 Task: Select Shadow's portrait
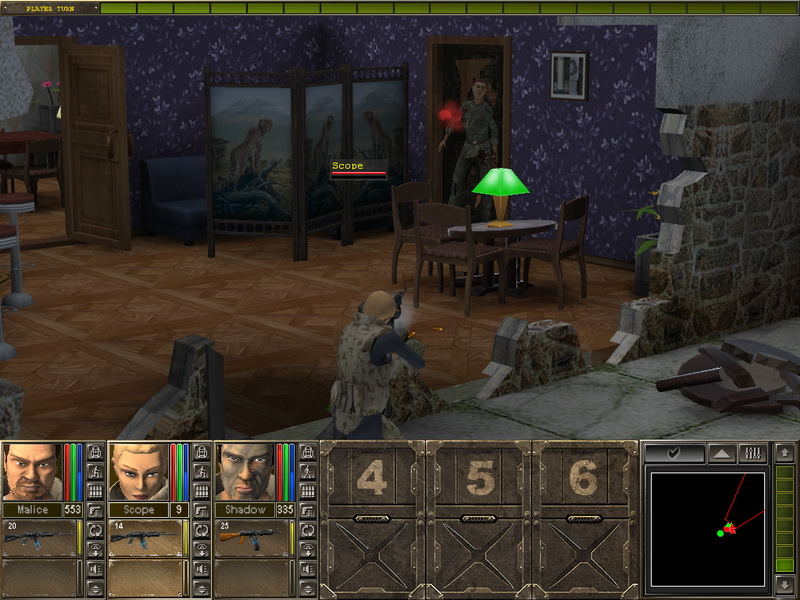[243, 471]
